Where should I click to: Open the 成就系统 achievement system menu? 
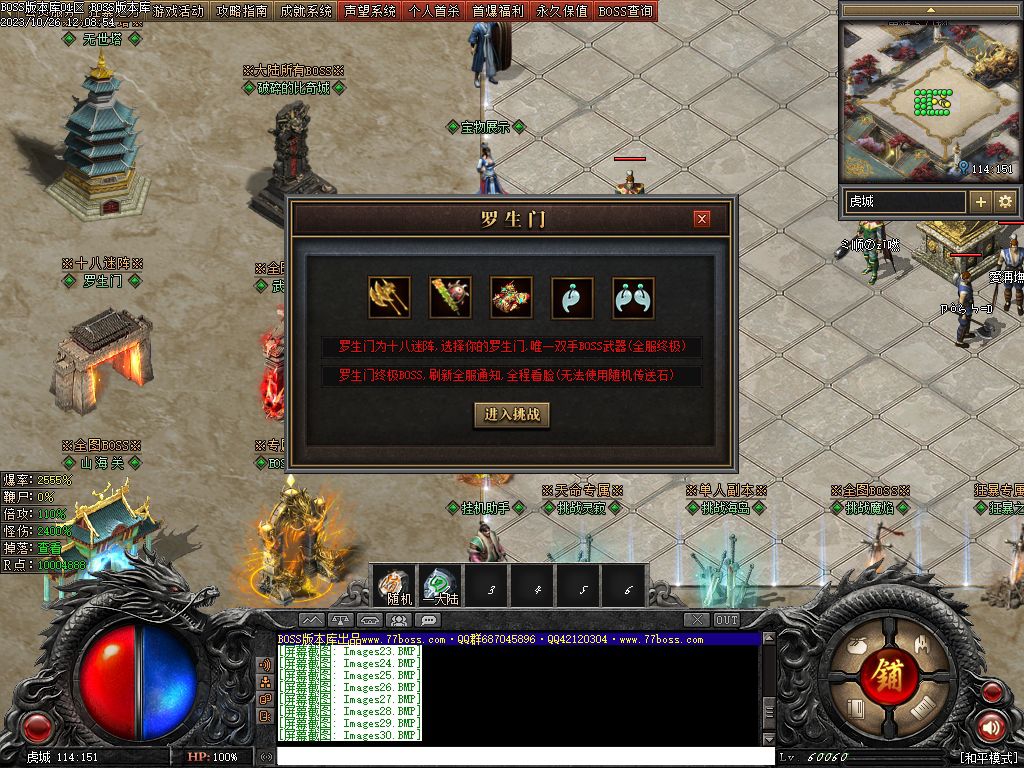click(305, 11)
